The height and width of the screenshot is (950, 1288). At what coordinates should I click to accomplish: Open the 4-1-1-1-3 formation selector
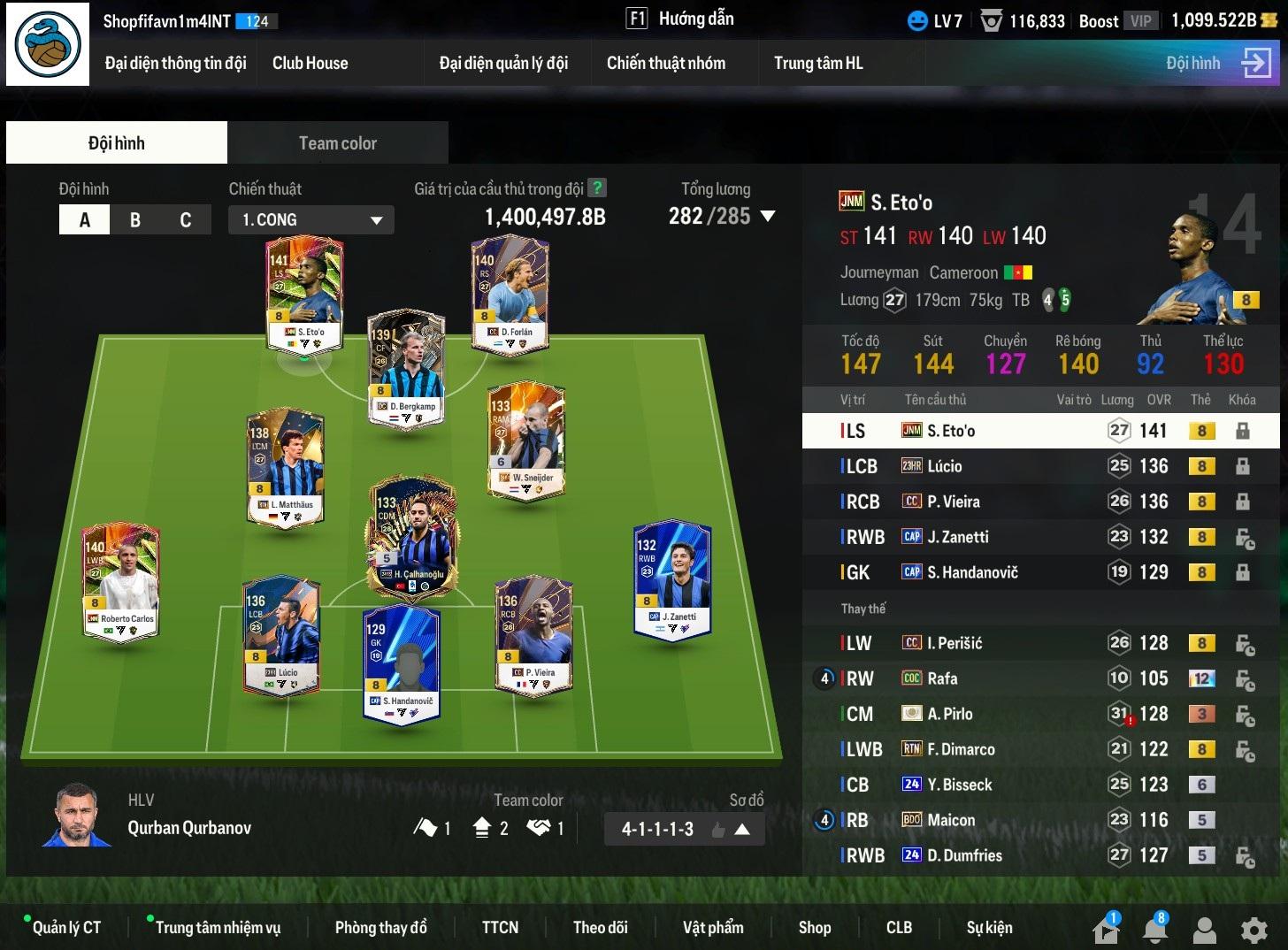(685, 830)
